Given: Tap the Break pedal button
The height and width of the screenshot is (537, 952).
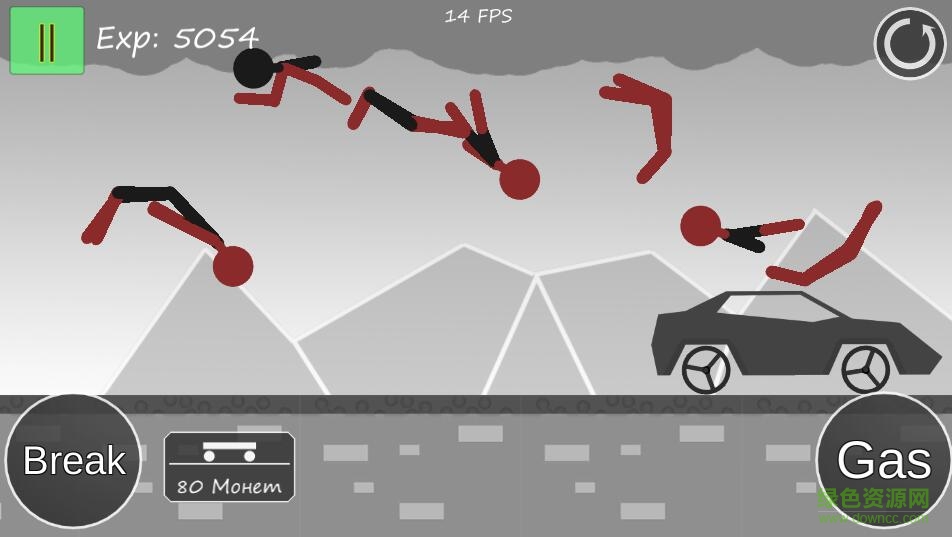Looking at the screenshot, I should click(74, 461).
